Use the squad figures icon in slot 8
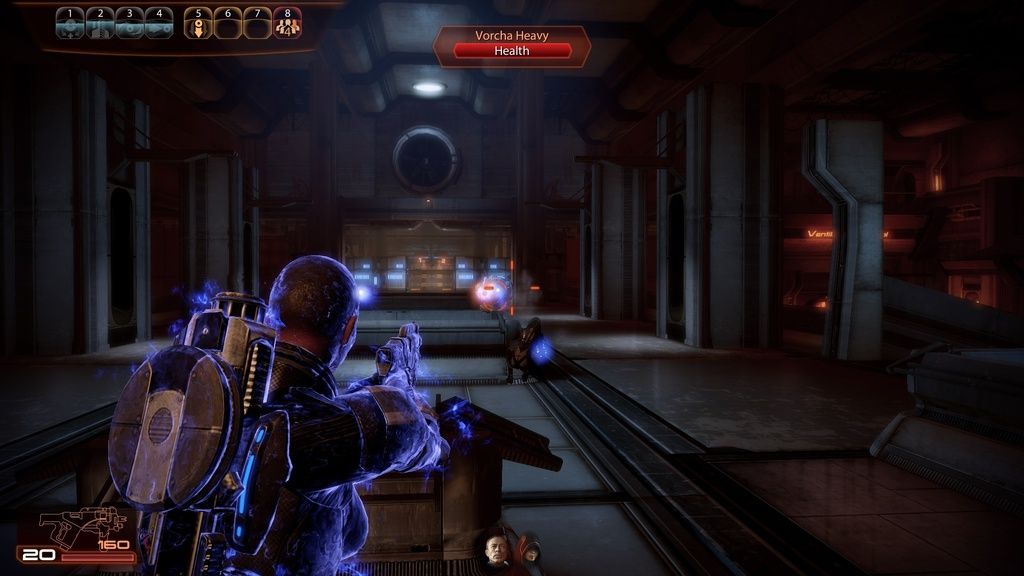The width and height of the screenshot is (1024, 576). click(x=288, y=23)
